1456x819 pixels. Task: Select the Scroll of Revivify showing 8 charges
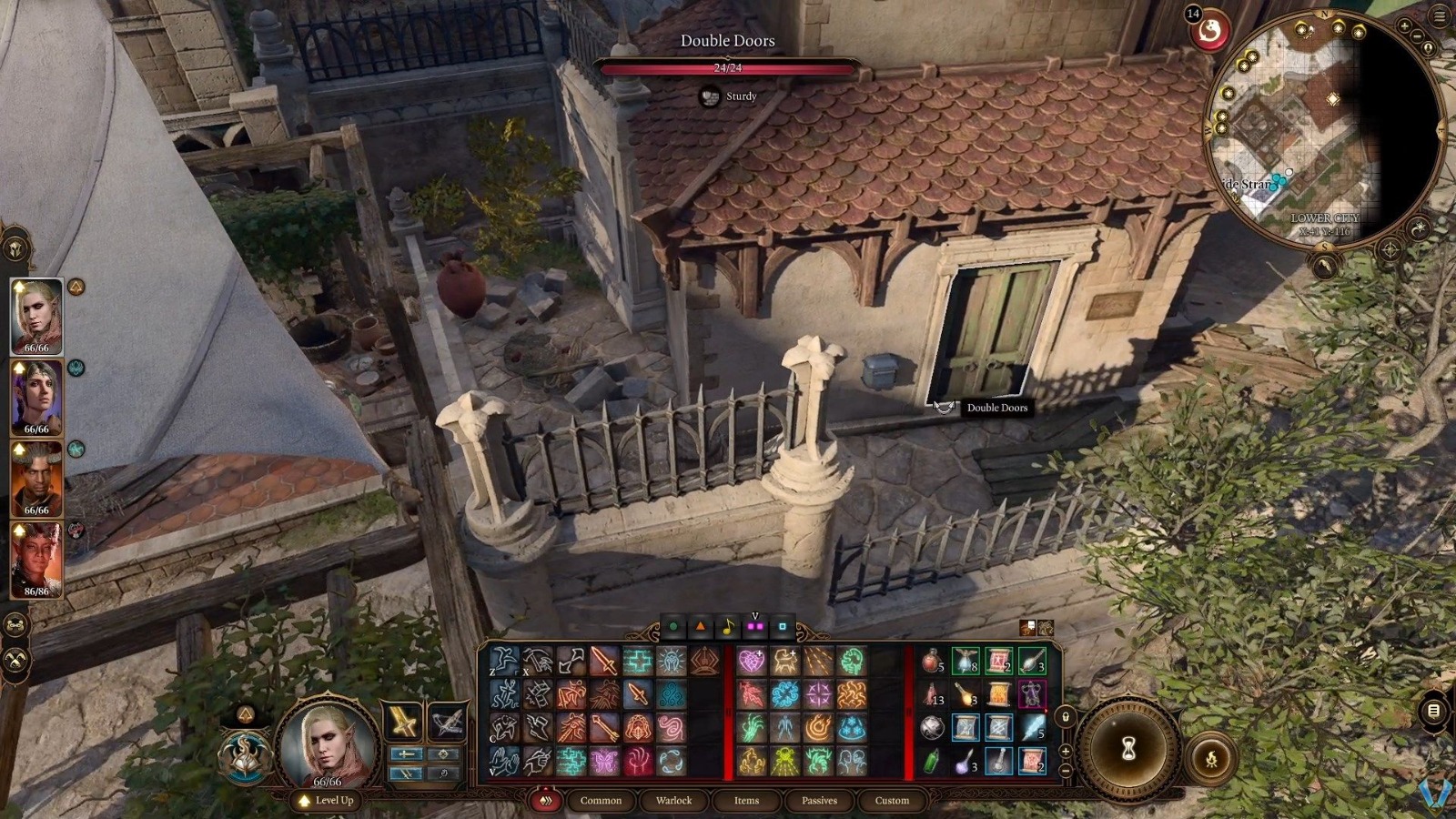(966, 662)
